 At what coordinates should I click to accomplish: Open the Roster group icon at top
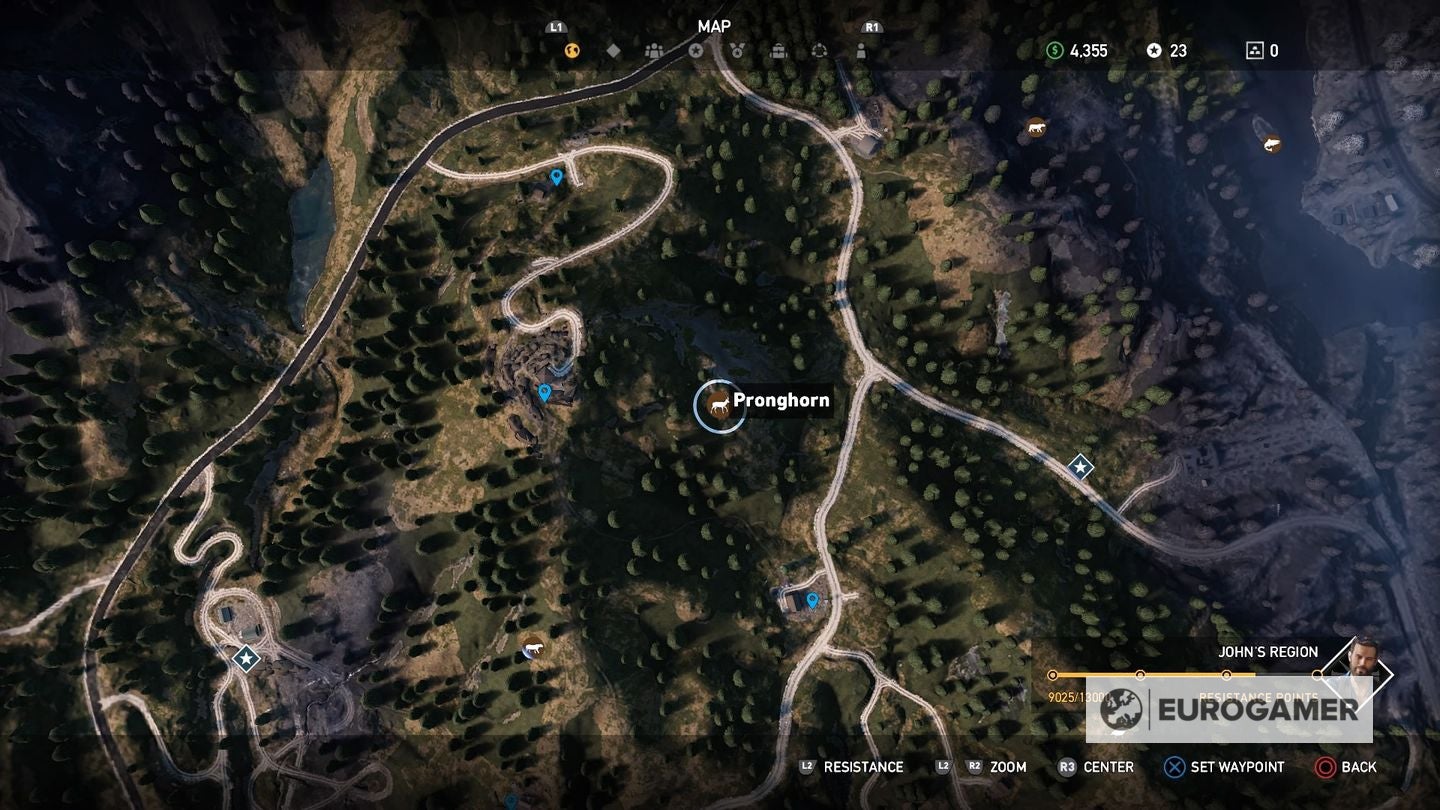coord(655,50)
